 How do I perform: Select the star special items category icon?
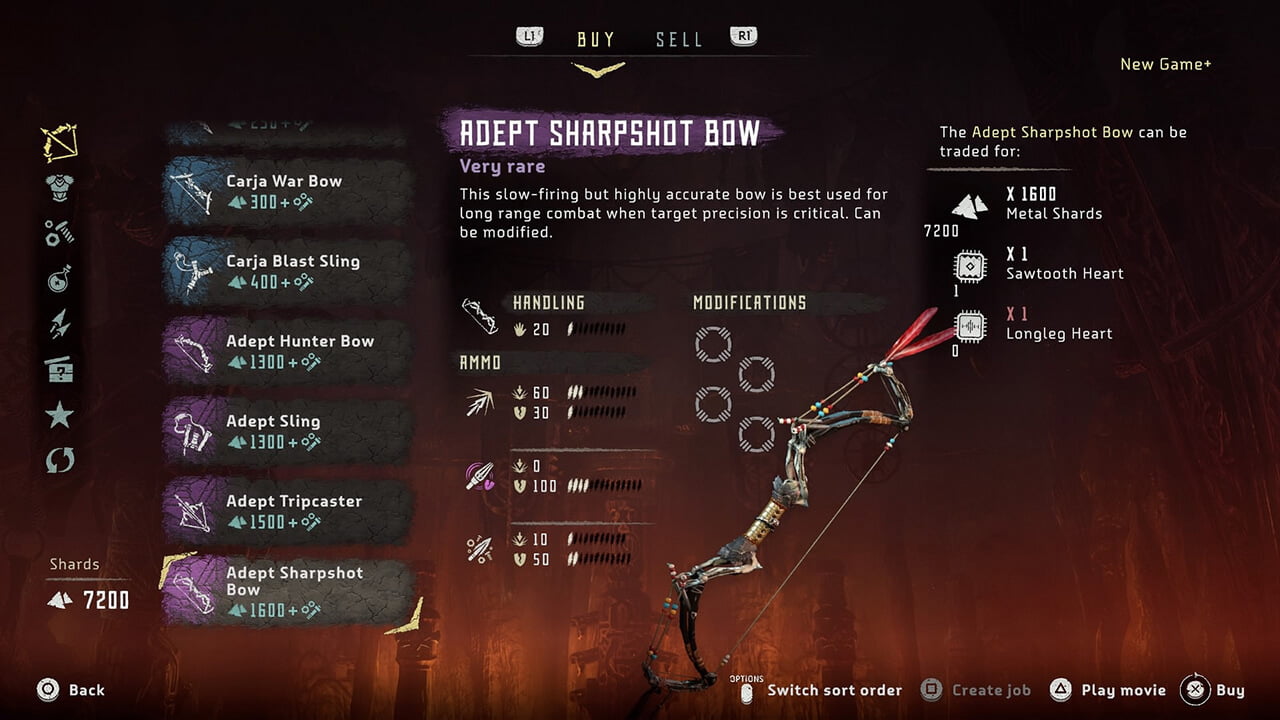coord(60,412)
